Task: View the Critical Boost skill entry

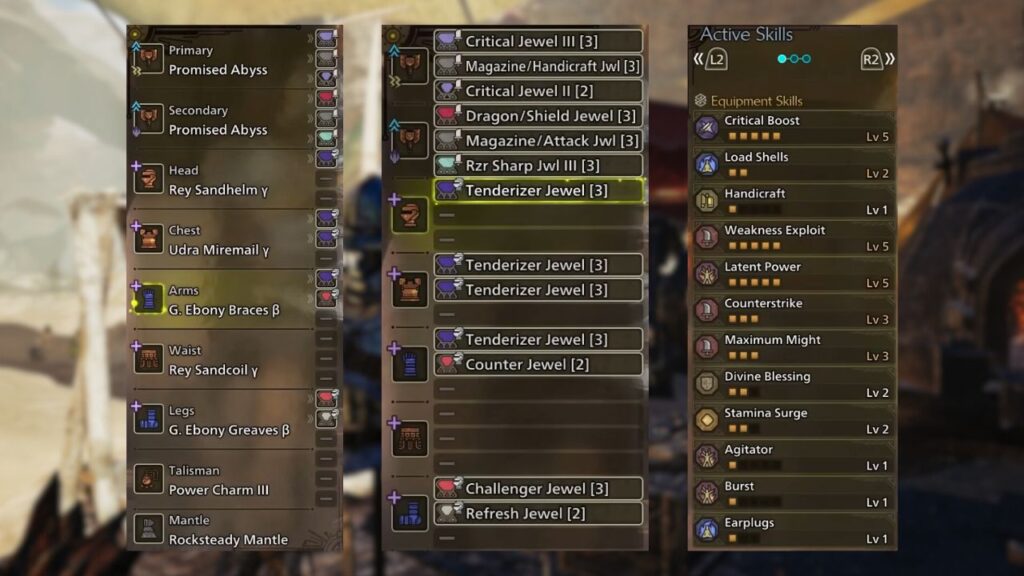Action: (792, 128)
